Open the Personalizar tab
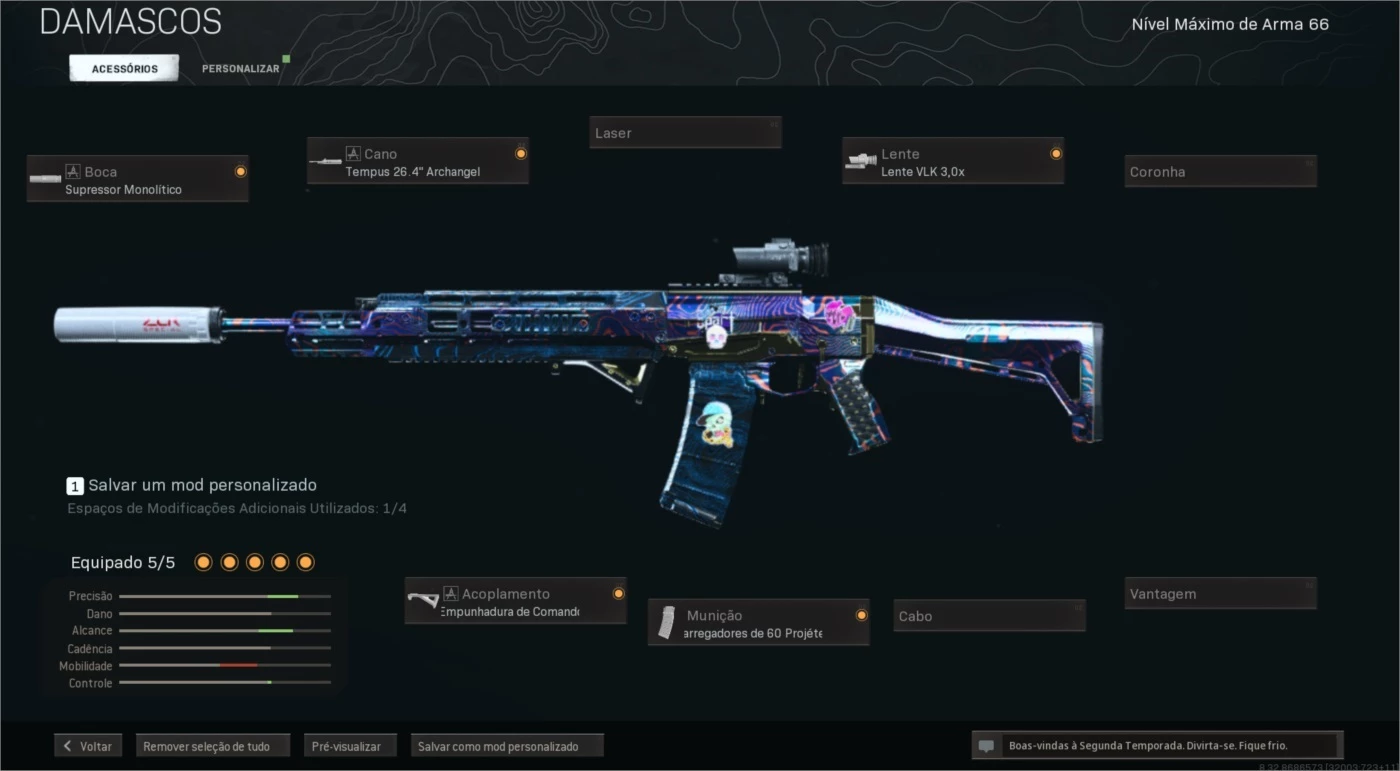This screenshot has width=1400, height=771. click(241, 68)
